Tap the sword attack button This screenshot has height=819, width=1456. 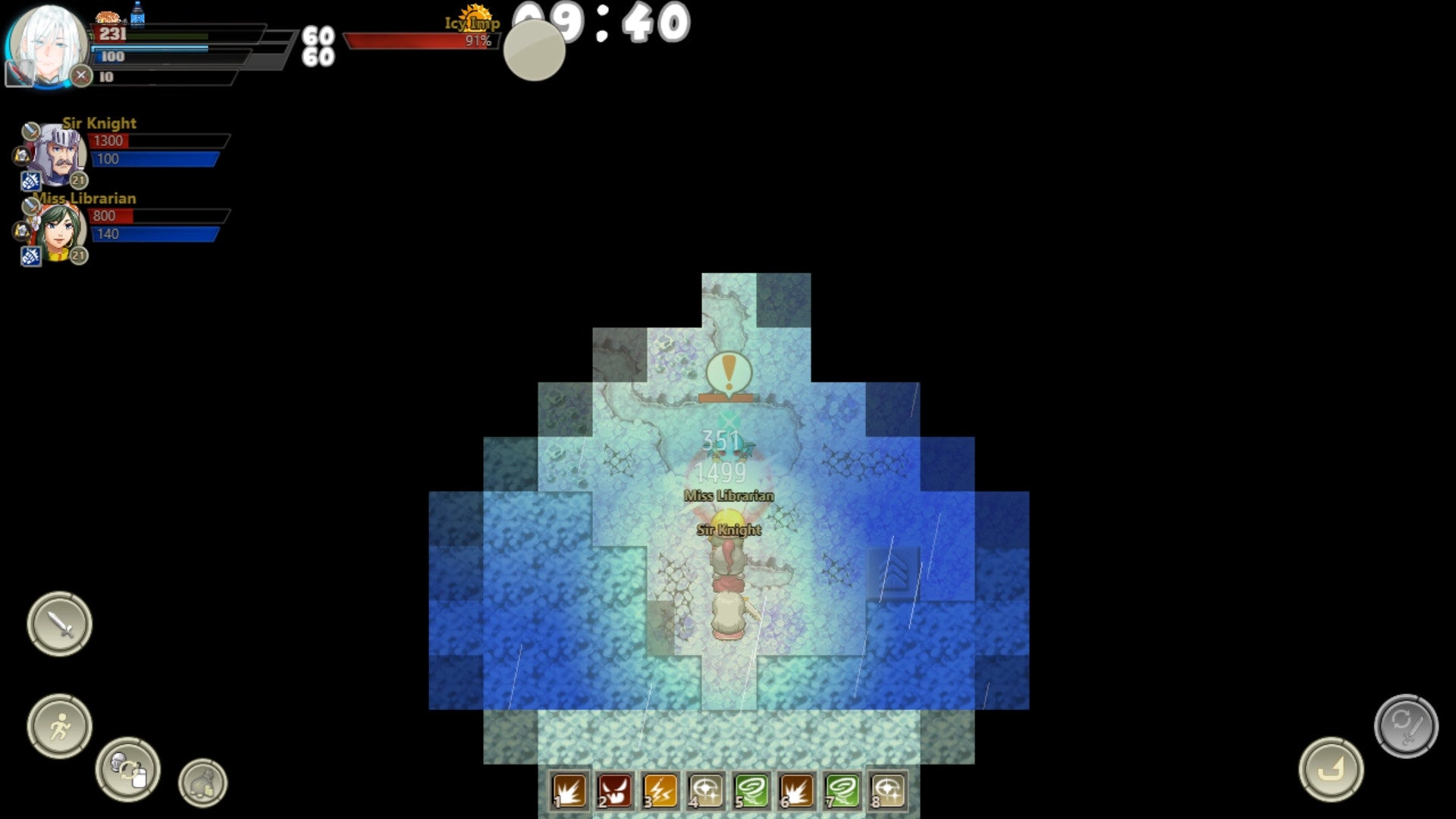pos(60,624)
